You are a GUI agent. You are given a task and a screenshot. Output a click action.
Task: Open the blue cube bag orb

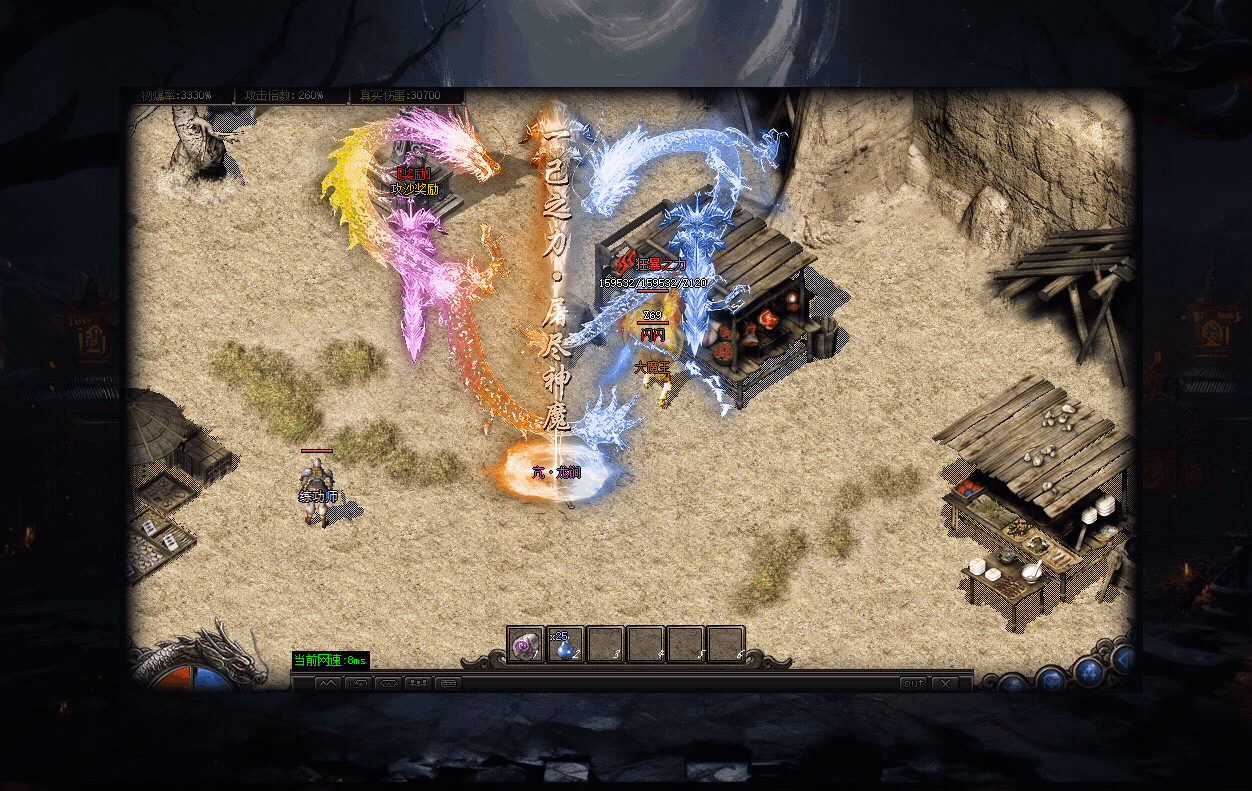tap(1050, 680)
